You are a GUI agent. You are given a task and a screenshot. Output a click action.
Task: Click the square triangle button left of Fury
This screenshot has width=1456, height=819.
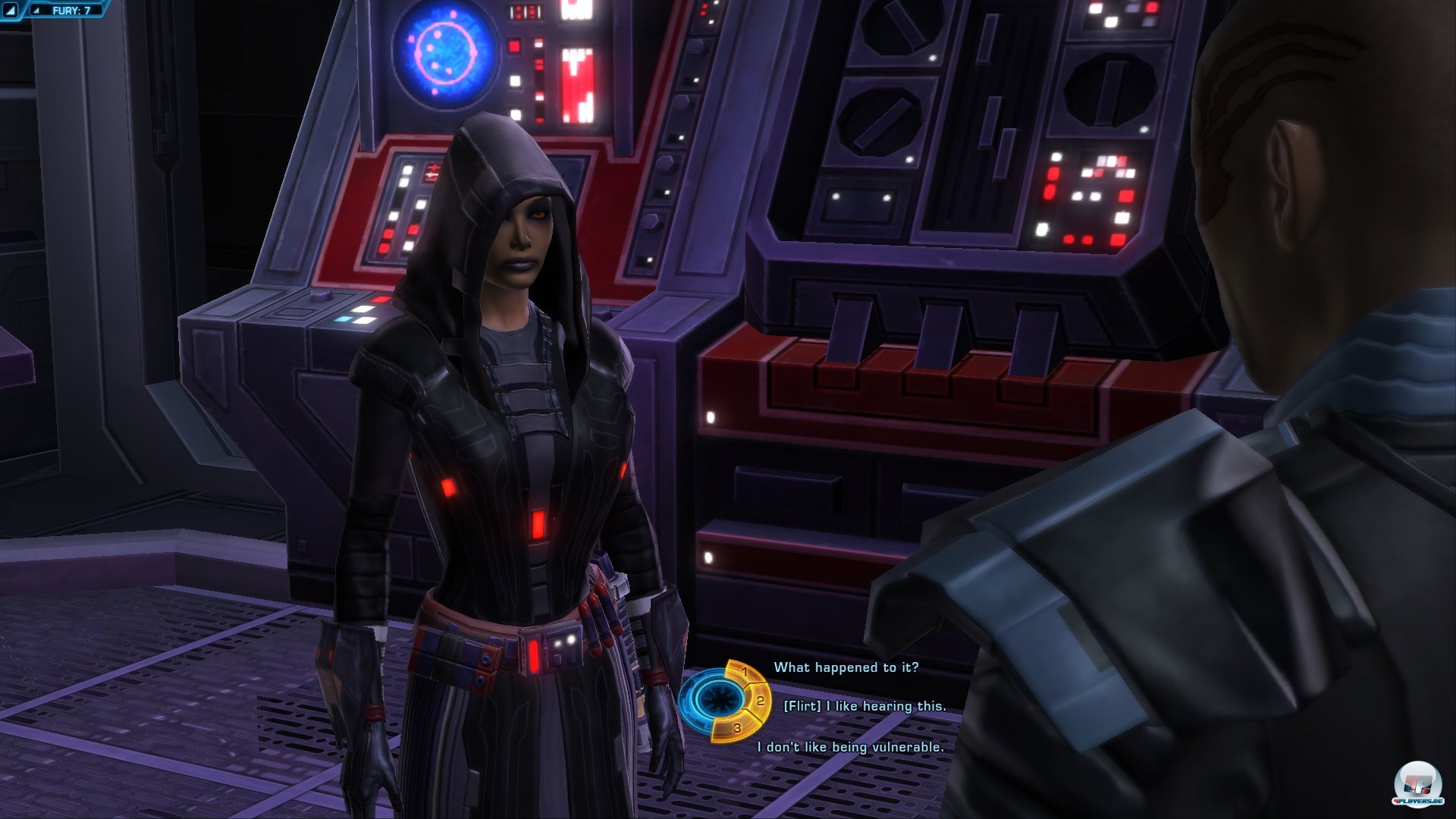point(11,11)
